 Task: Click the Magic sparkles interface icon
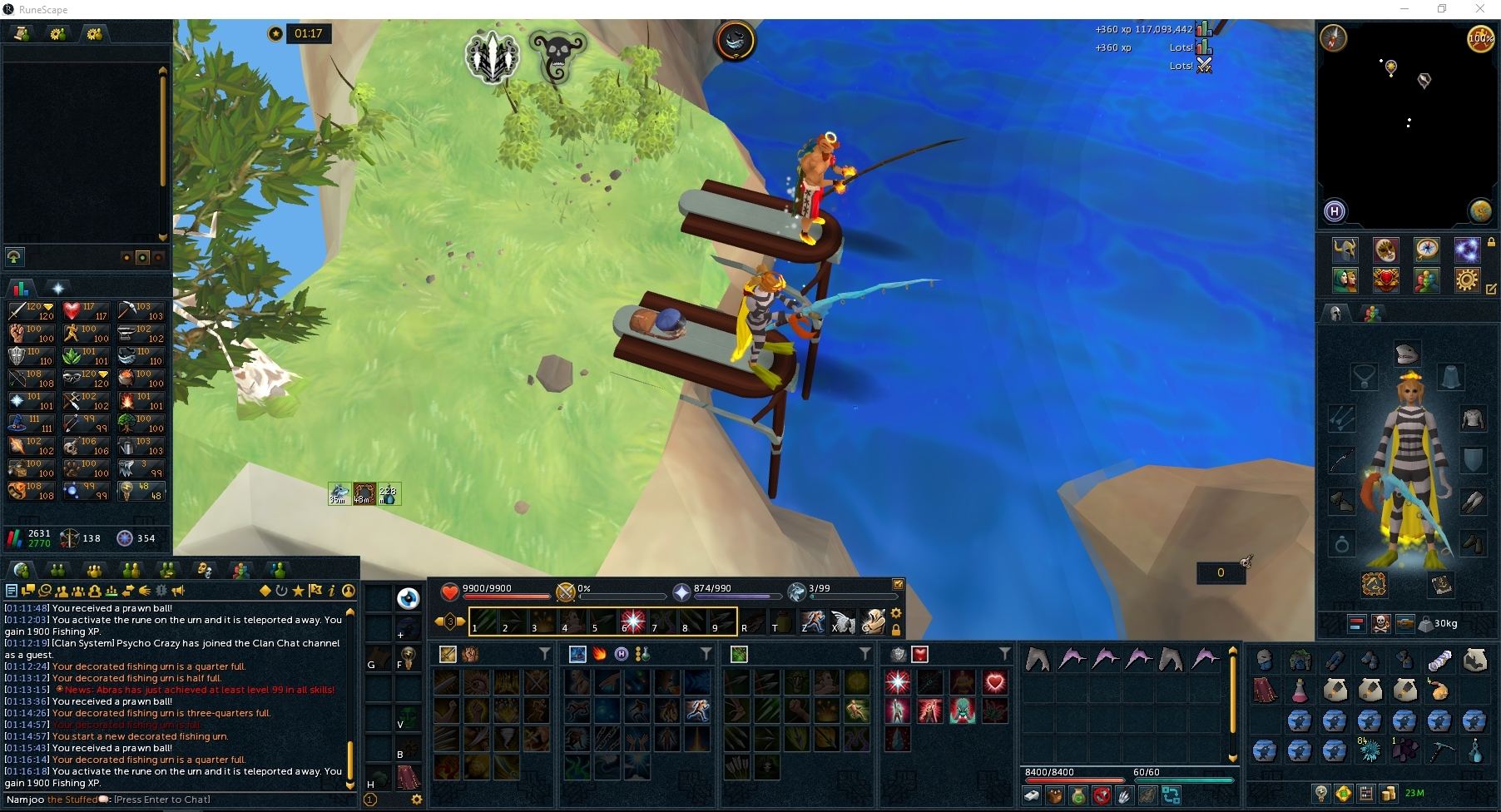(x=1466, y=250)
